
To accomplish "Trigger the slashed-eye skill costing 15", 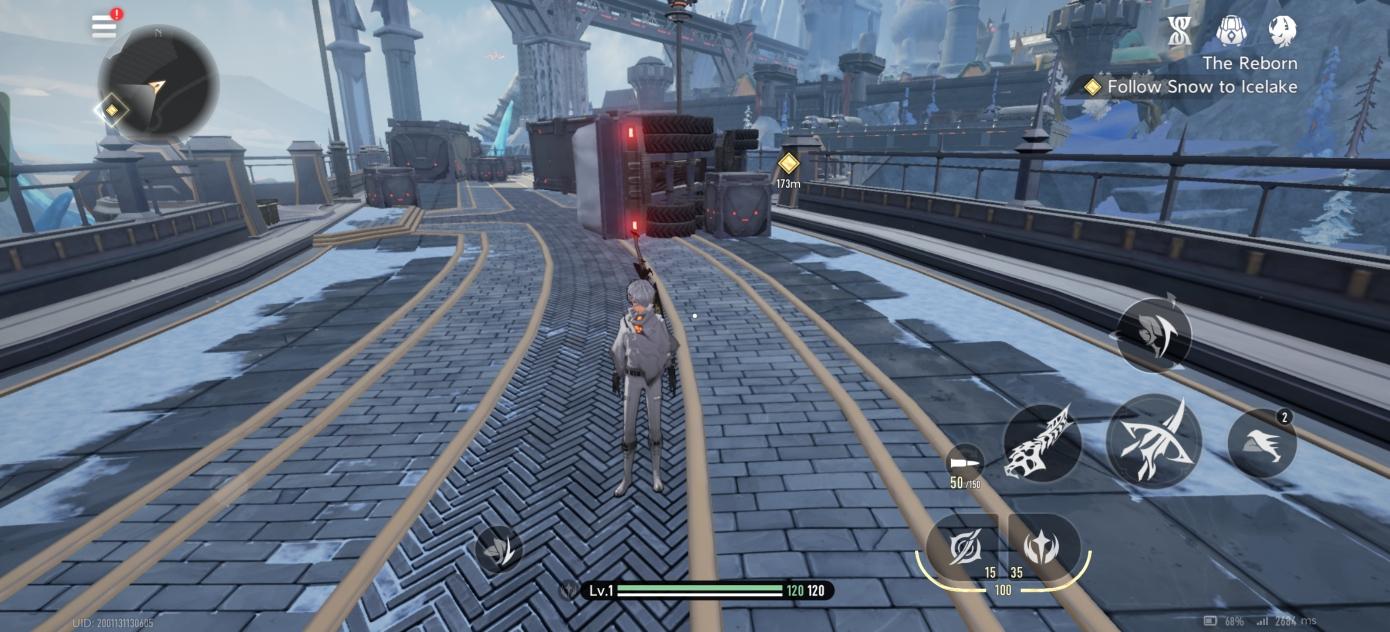I will [x=964, y=547].
